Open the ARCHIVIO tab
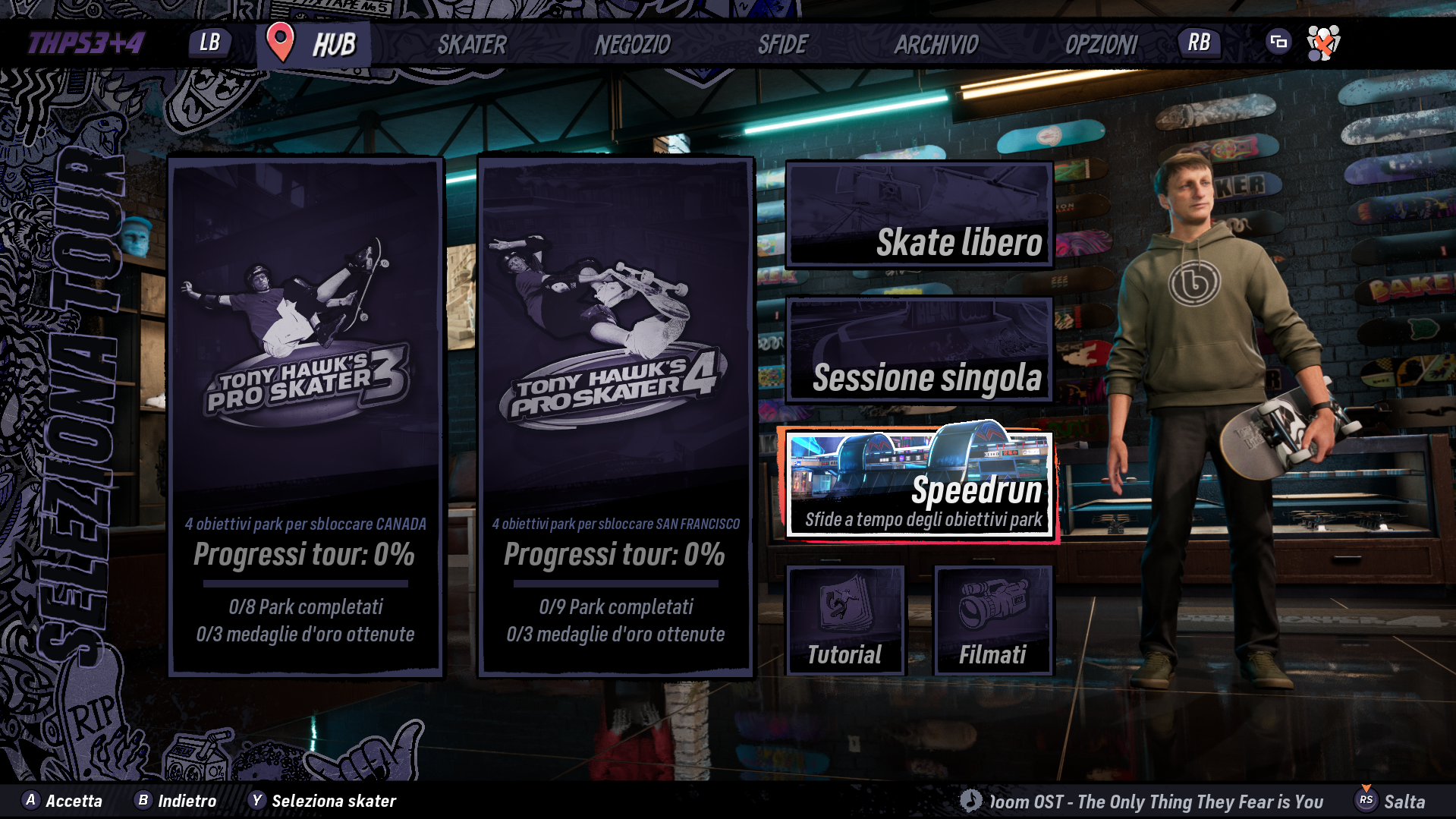This screenshot has height=819, width=1456. point(936,45)
